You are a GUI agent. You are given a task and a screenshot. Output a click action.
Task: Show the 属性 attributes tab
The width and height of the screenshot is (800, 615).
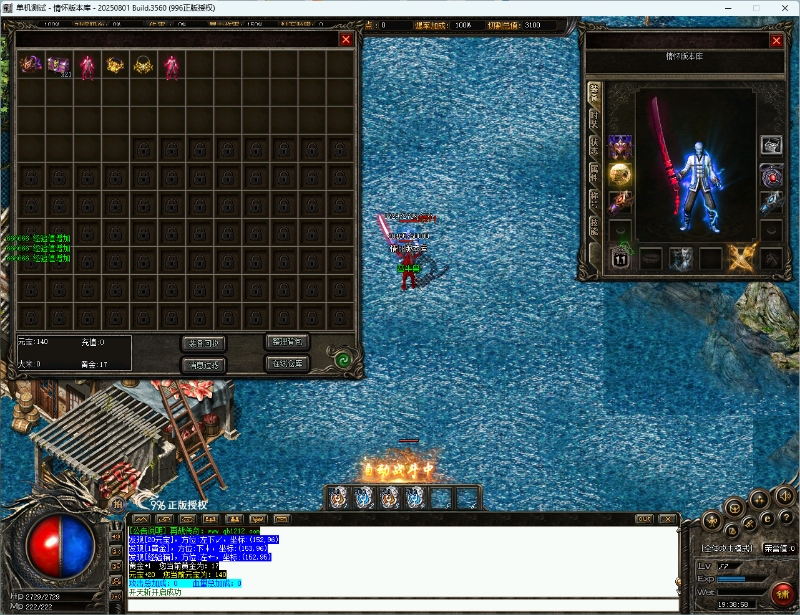(x=594, y=172)
